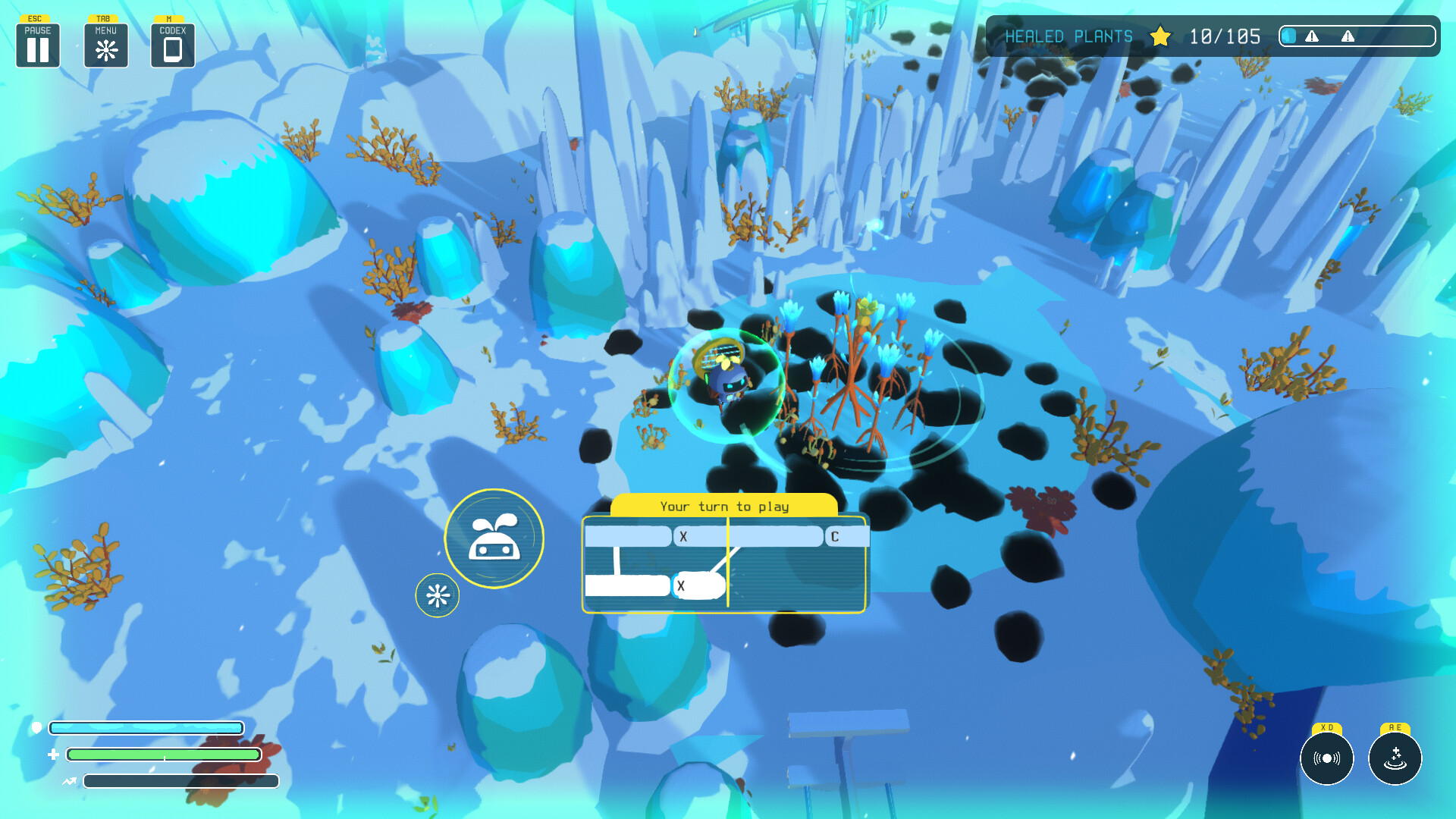Open the Codex via the phone icon
Screen dimensions: 1456x819
(172, 45)
